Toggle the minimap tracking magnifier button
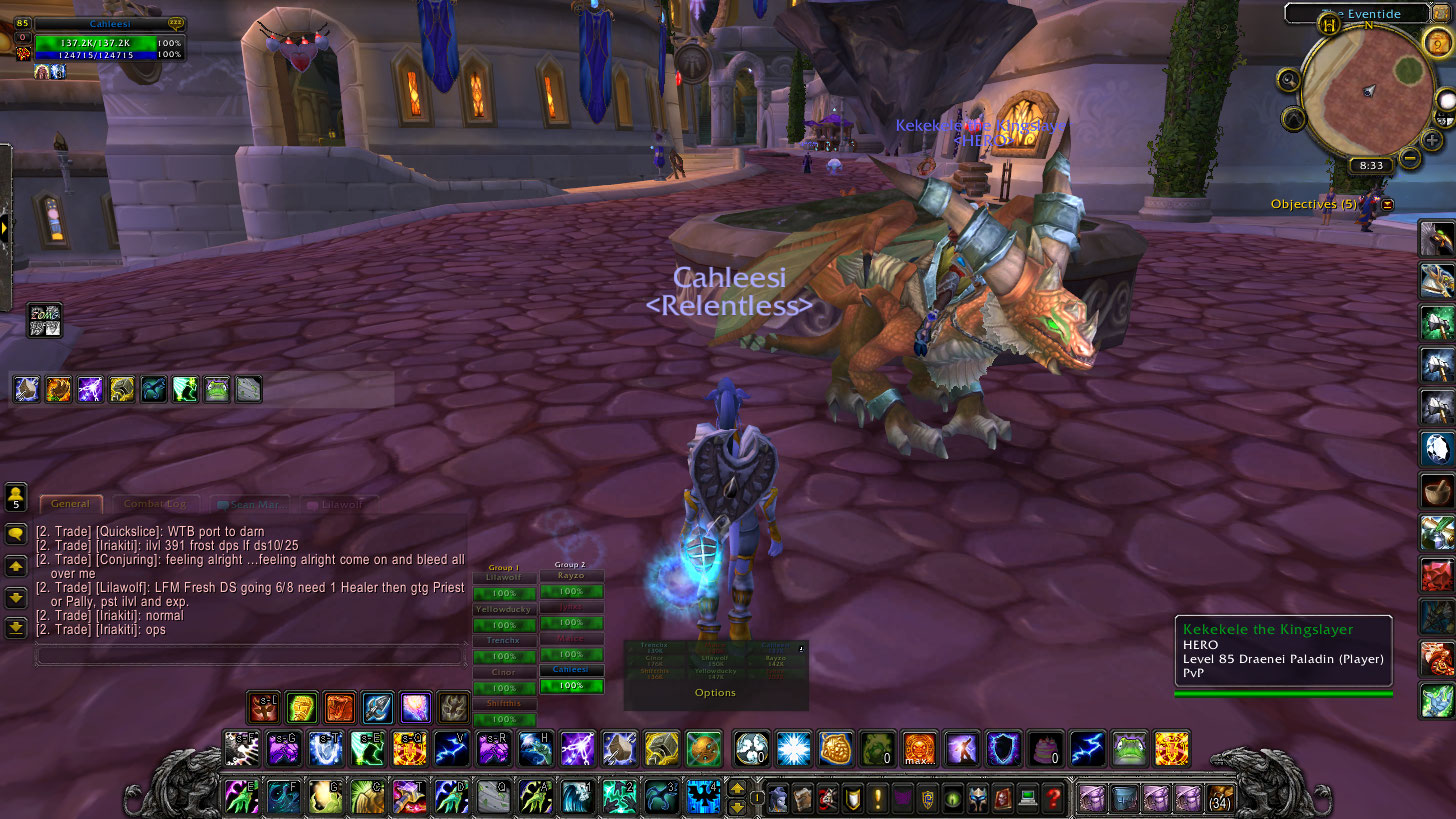 coord(1288,80)
